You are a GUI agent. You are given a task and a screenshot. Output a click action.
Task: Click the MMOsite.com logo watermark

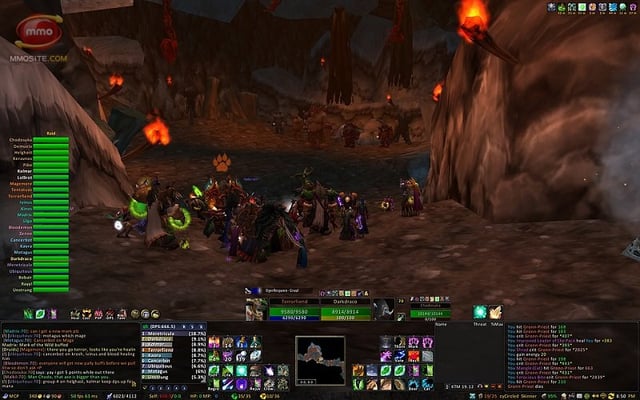[x=40, y=41]
